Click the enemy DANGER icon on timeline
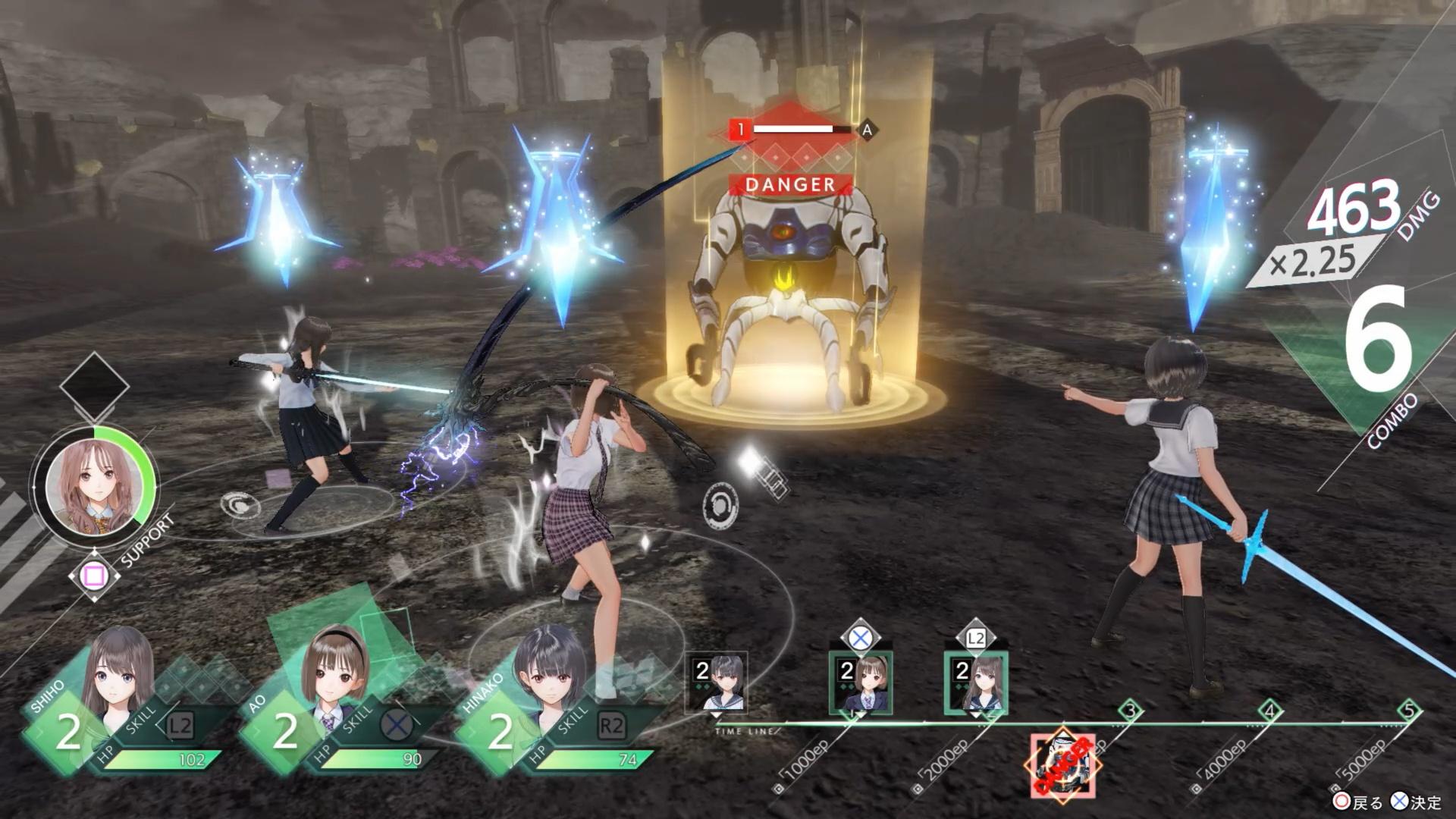The width and height of the screenshot is (1456, 819). 1062,764
